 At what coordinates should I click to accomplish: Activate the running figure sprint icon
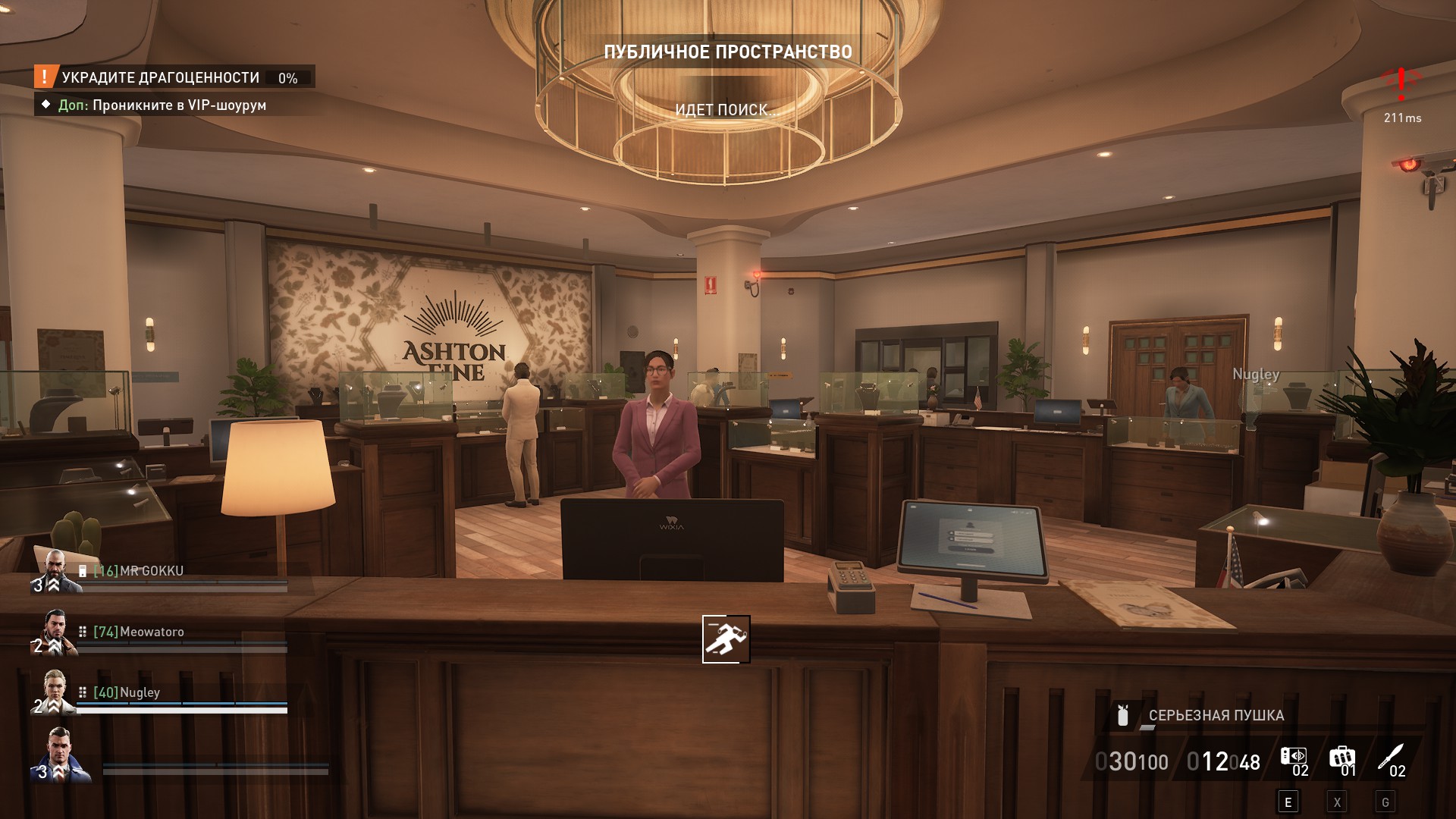tap(726, 639)
